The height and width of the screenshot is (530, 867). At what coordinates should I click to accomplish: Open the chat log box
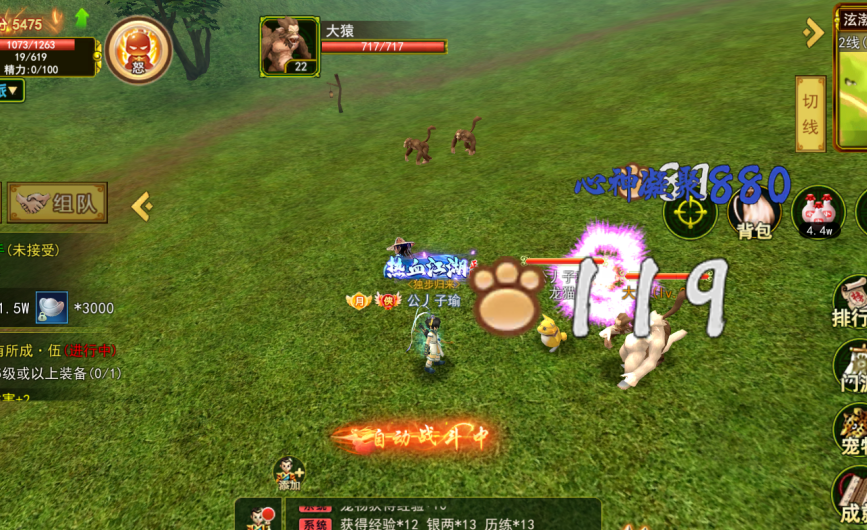(440, 514)
